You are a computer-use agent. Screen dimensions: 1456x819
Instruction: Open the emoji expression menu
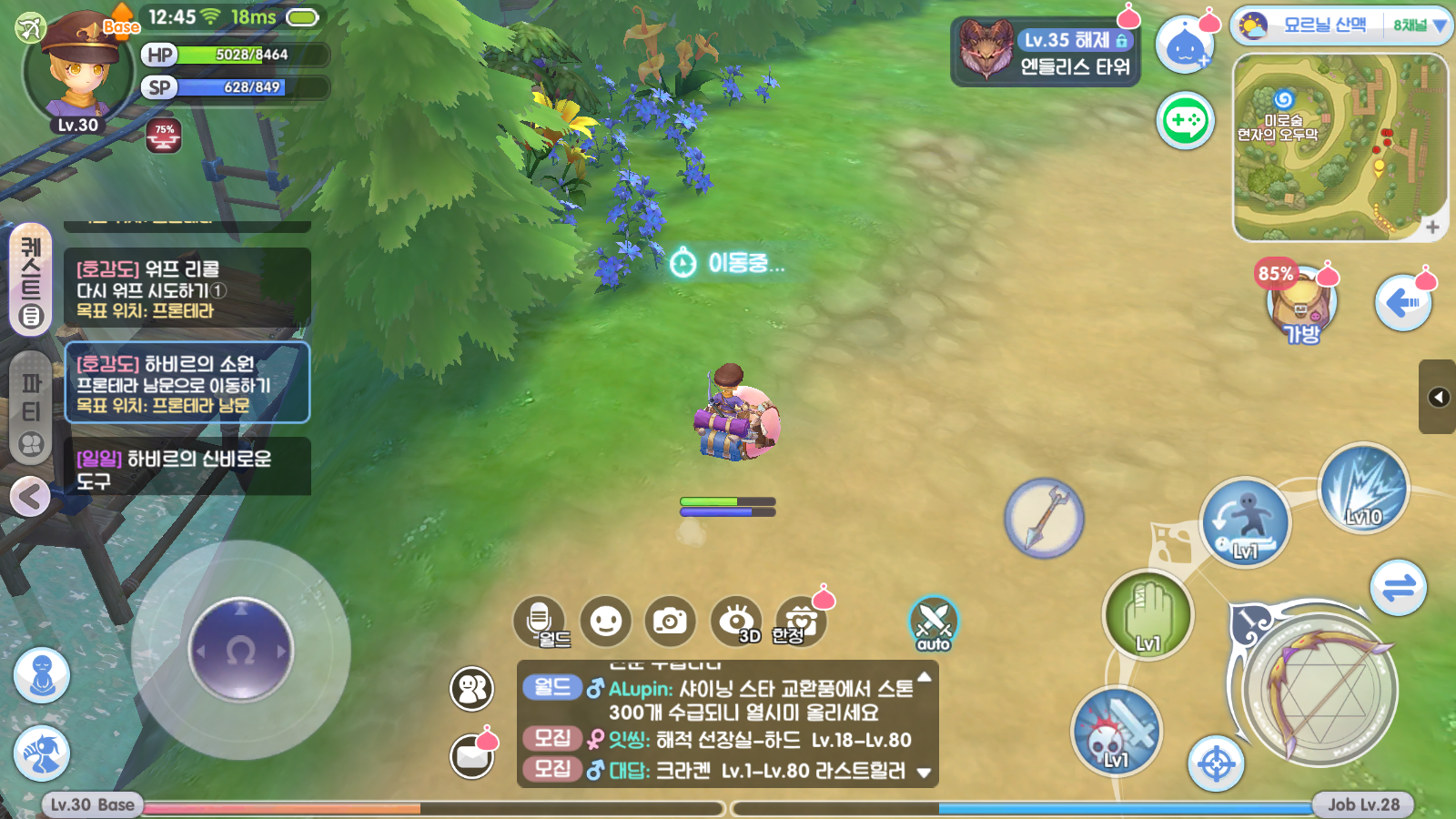coord(605,622)
